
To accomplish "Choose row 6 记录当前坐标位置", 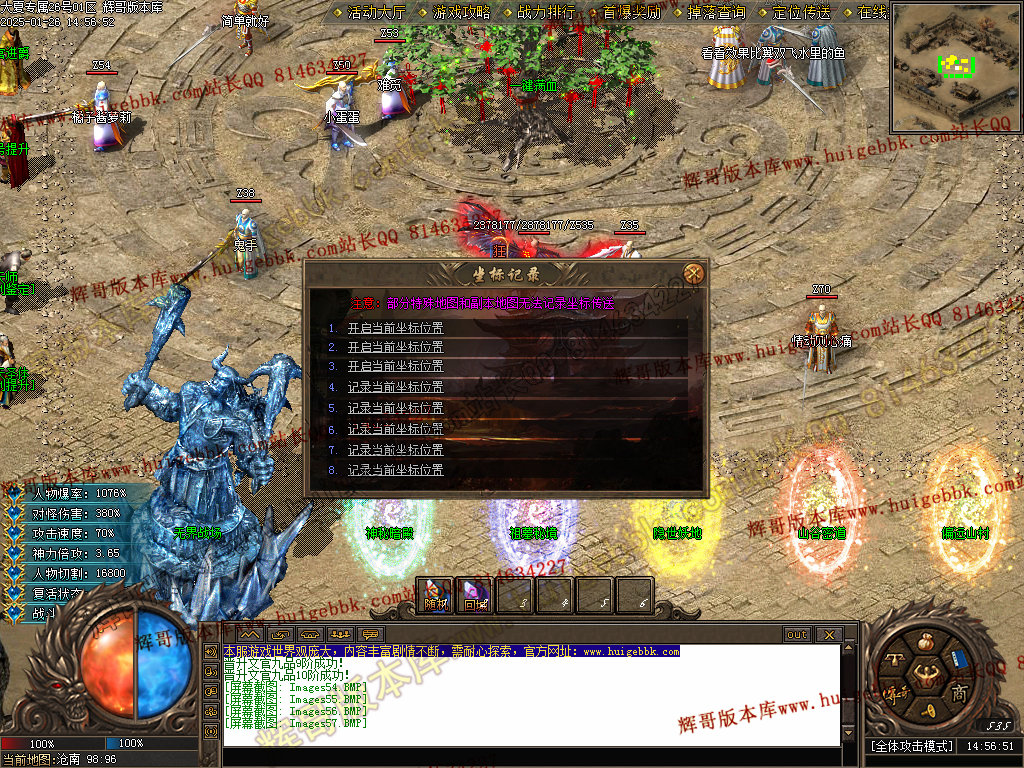I will [x=395, y=429].
